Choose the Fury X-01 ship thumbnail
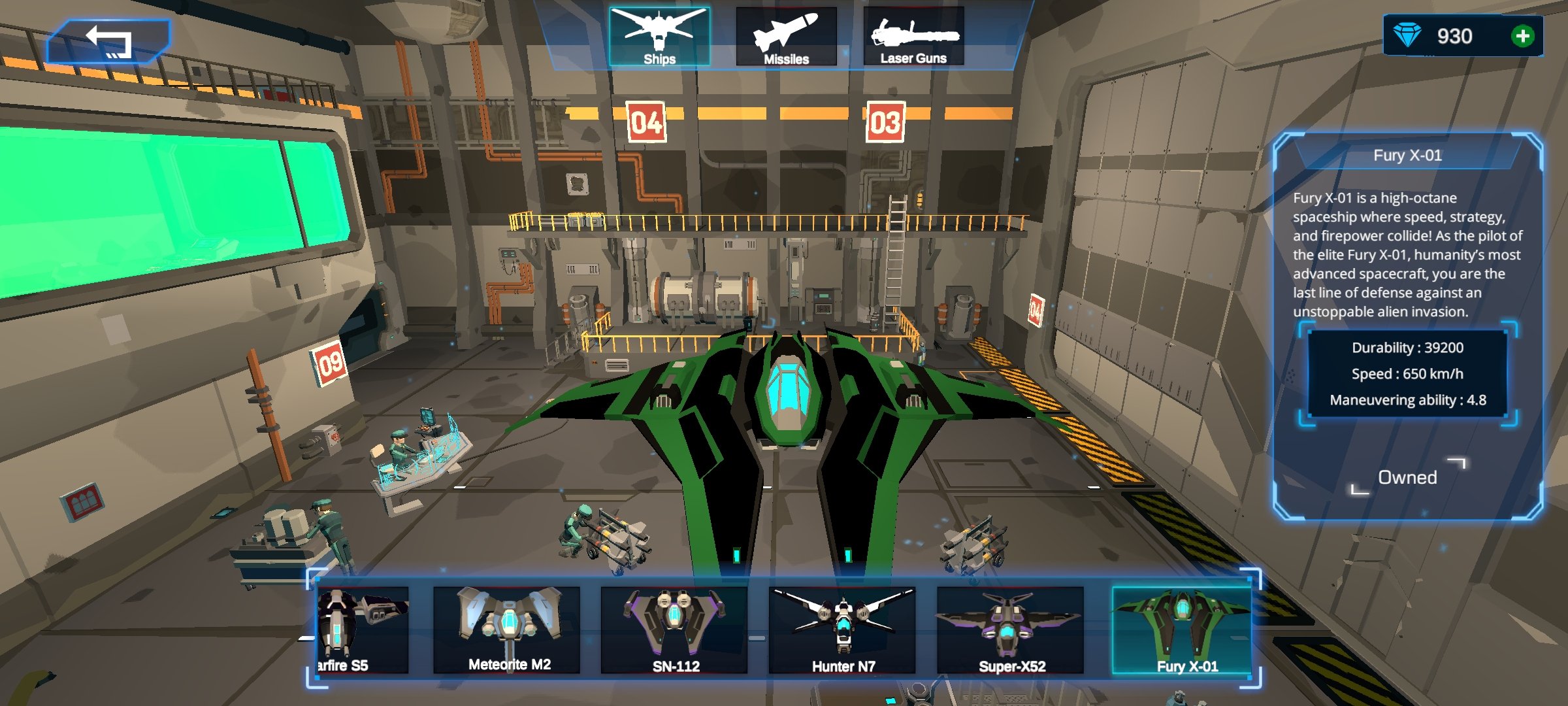This screenshot has height=706, width=1568. coord(1182,630)
